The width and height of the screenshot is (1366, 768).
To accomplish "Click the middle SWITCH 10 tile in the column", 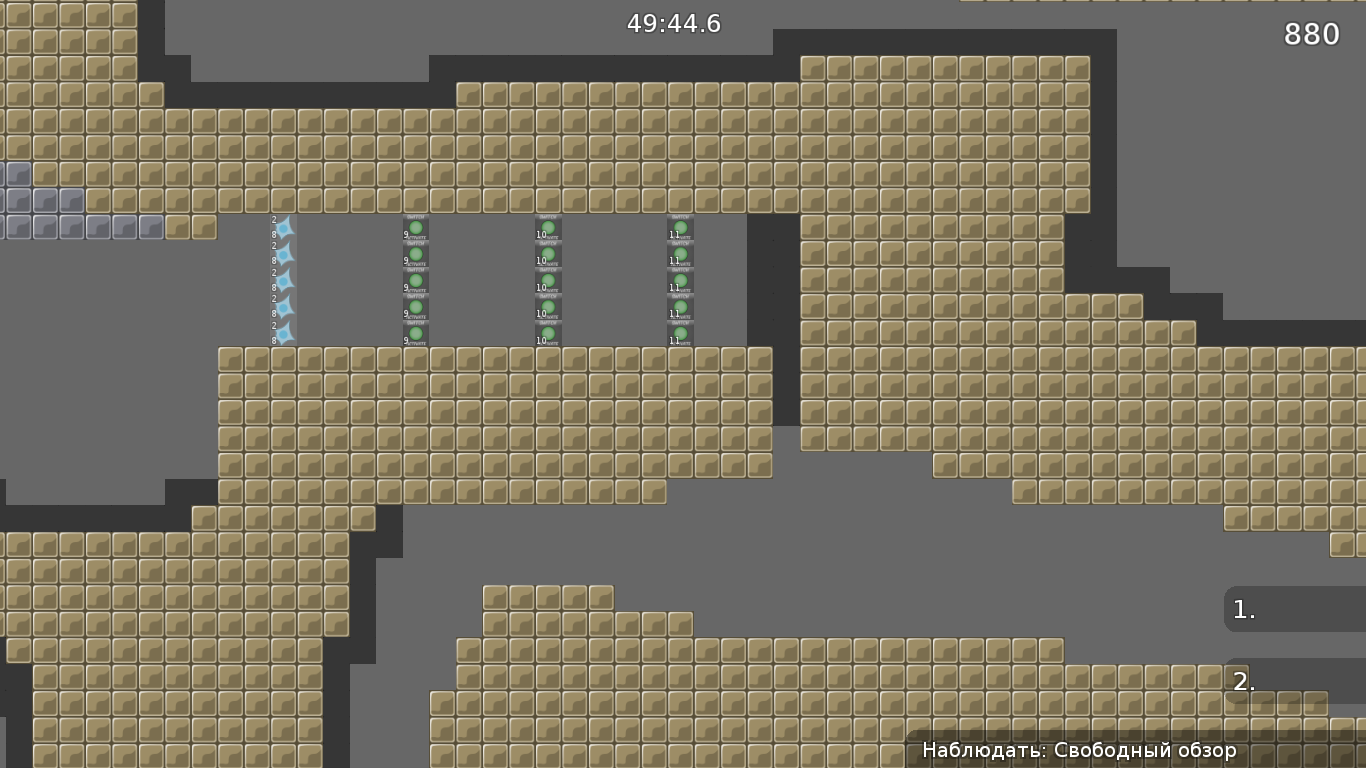I will point(548,282).
